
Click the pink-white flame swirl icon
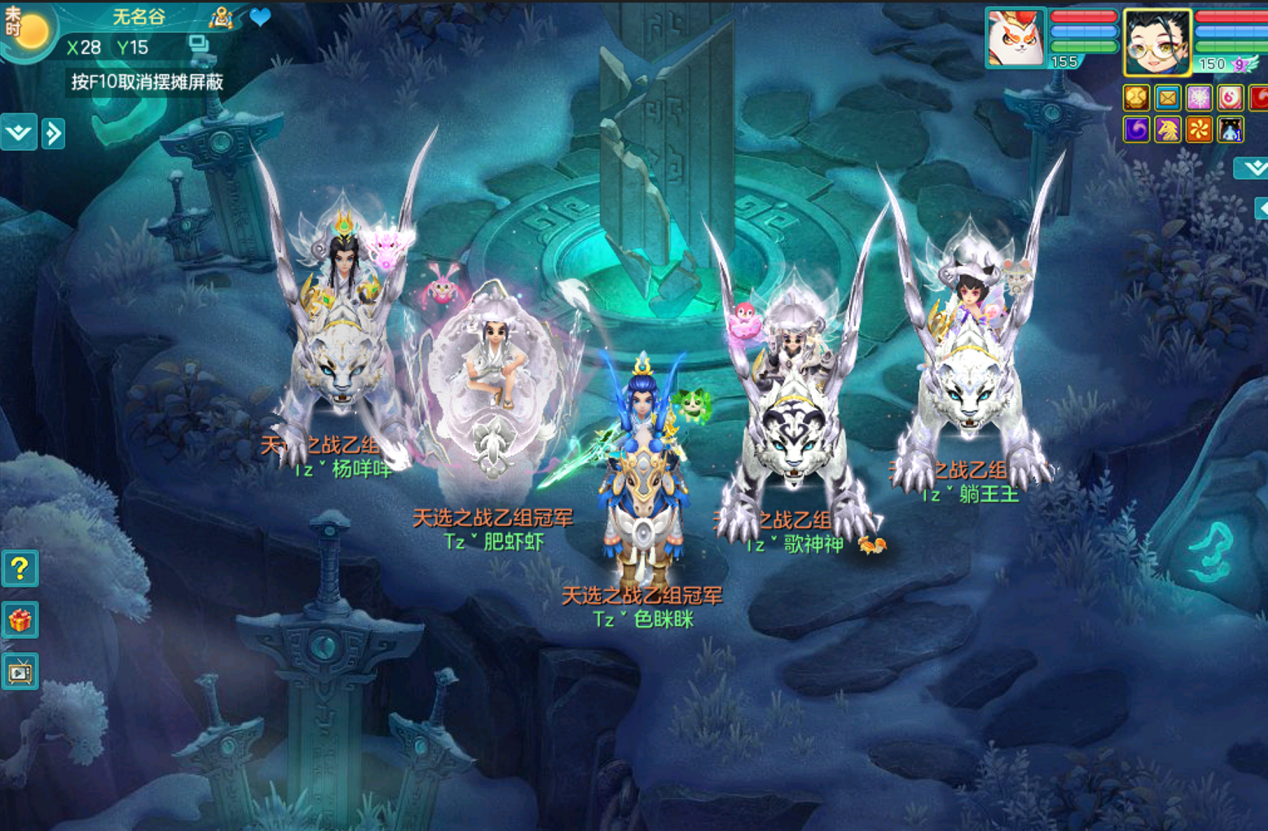(1231, 97)
